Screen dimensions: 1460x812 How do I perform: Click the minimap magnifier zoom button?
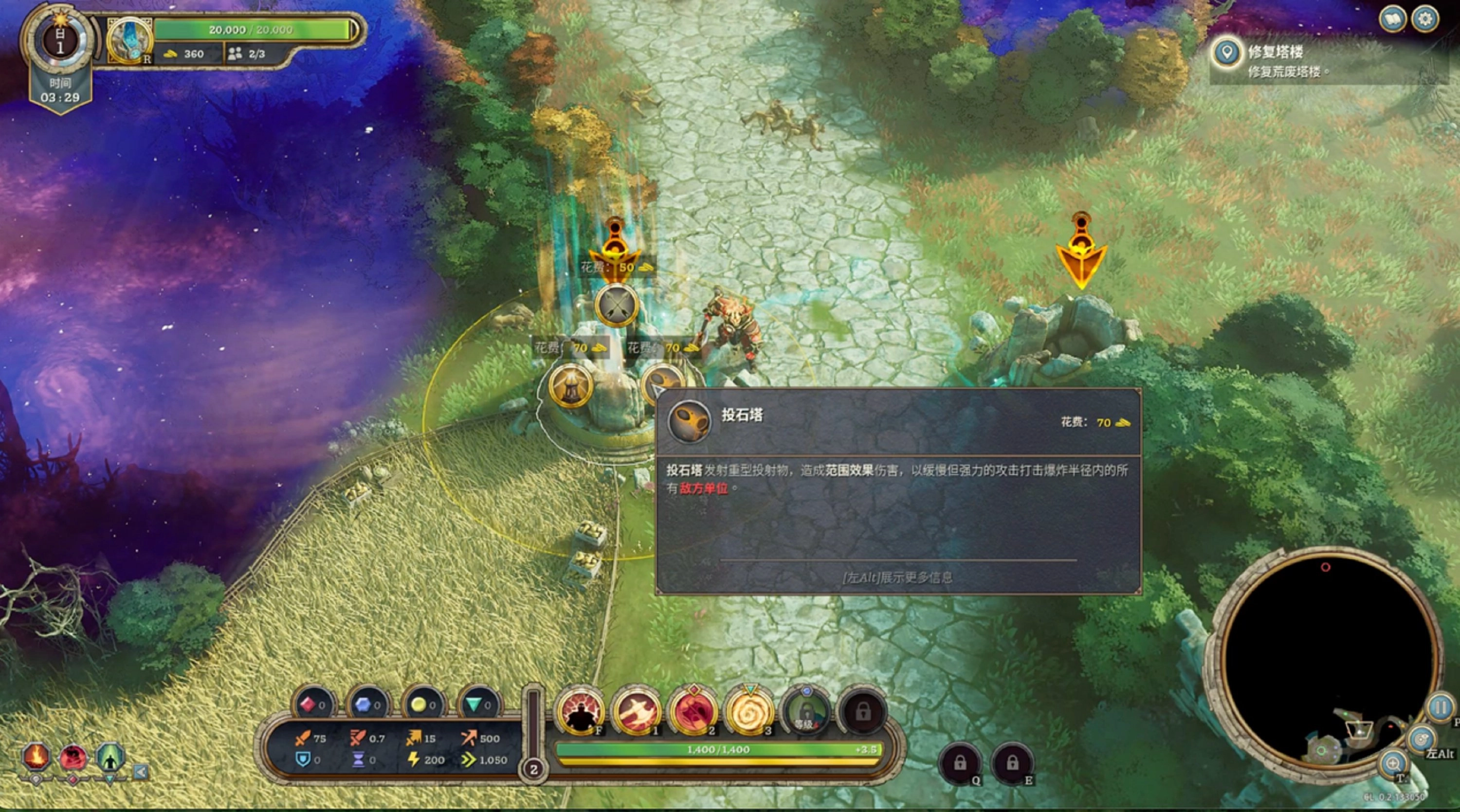[1393, 763]
